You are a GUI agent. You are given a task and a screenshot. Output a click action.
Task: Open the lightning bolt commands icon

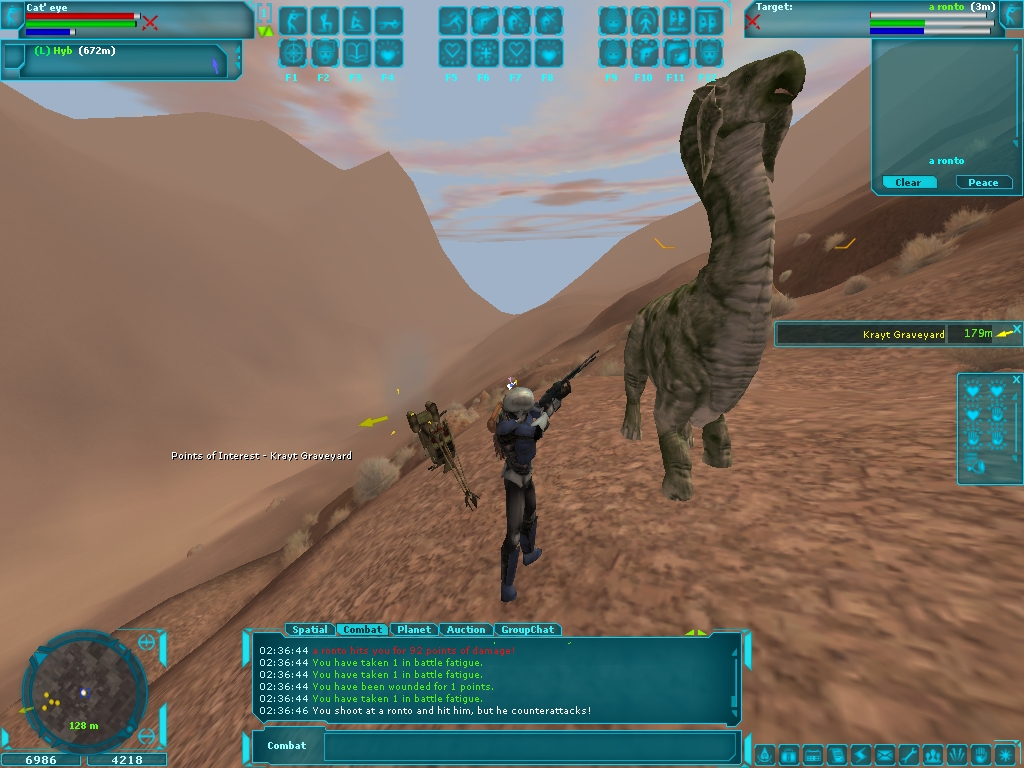(860, 754)
